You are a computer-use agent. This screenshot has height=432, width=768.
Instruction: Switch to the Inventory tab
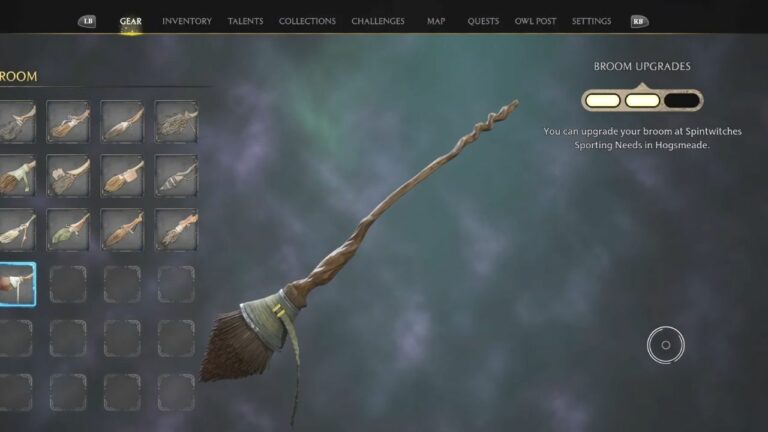coord(186,21)
